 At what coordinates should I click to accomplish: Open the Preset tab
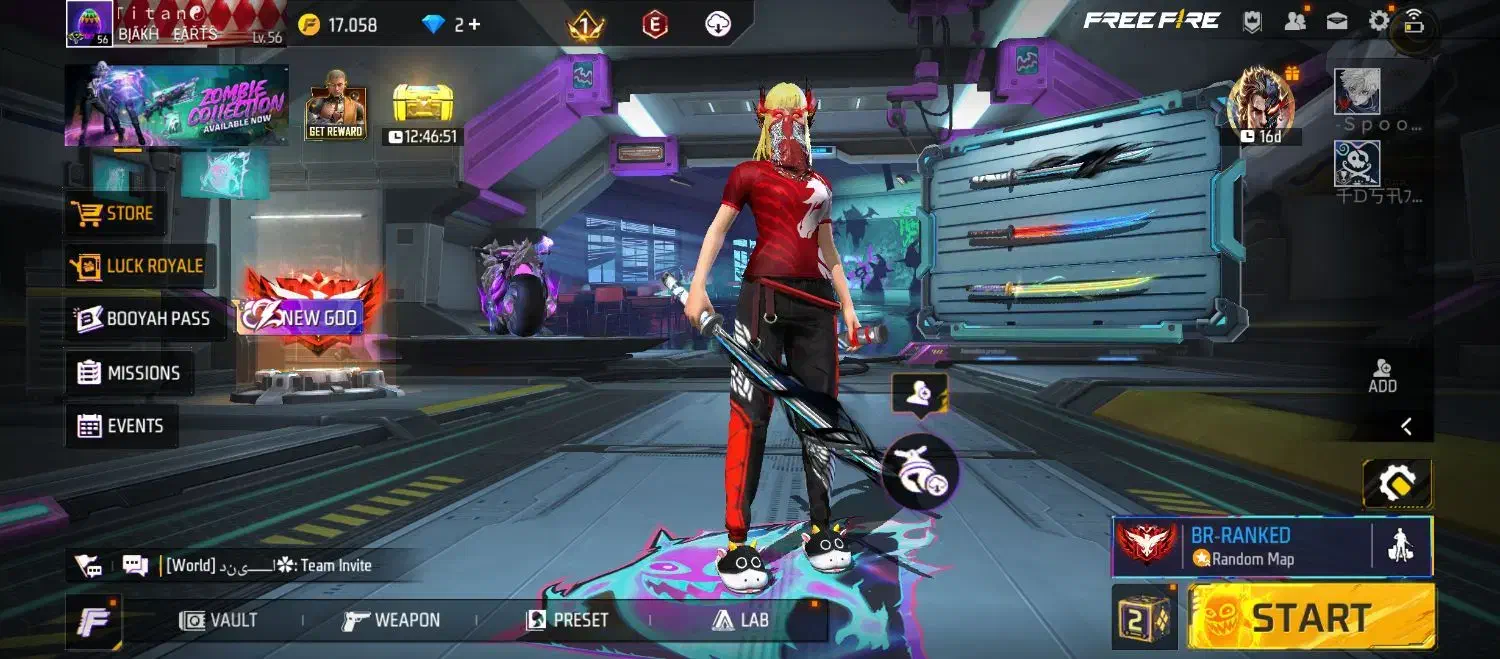coord(567,620)
